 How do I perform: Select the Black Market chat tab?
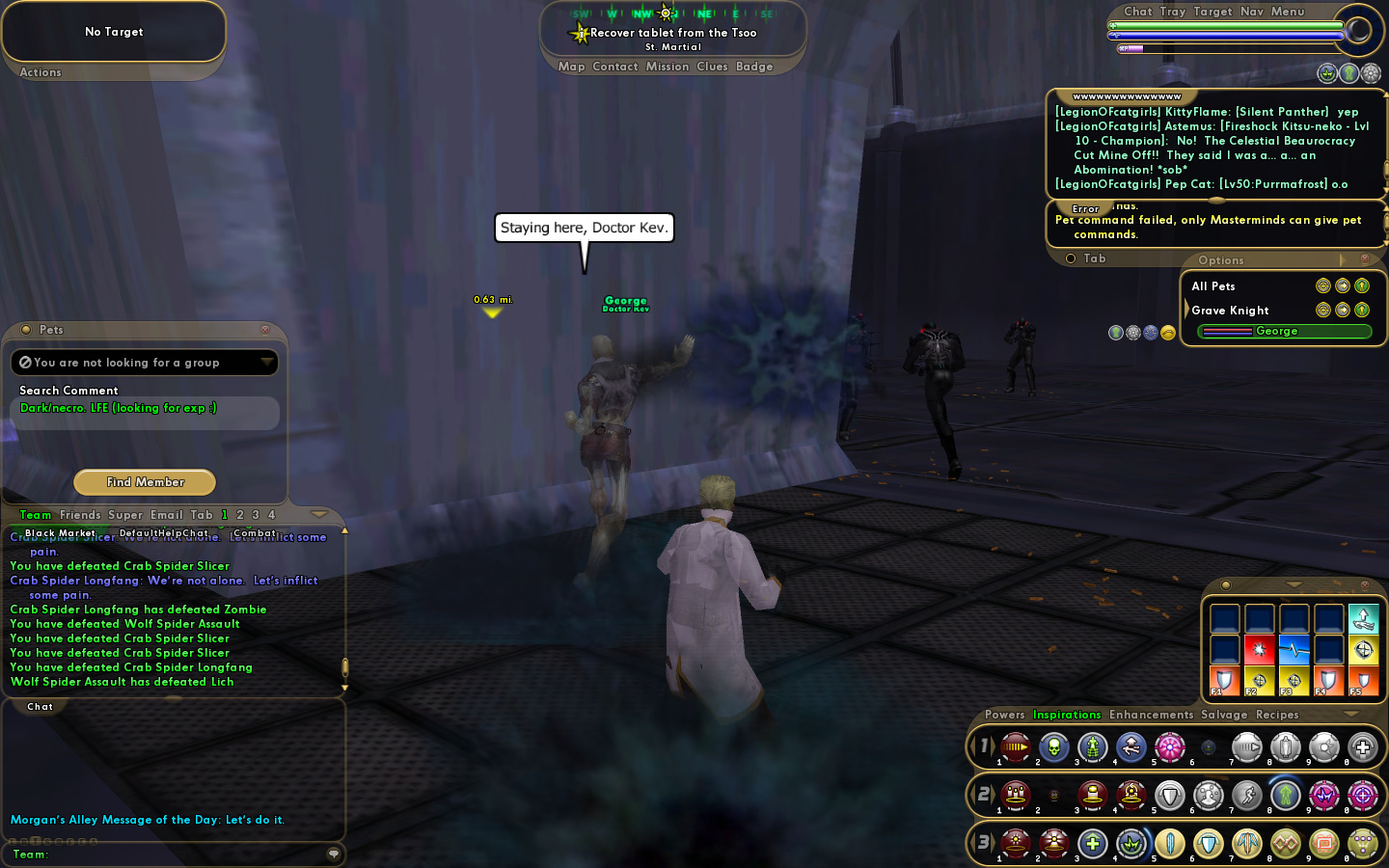(60, 533)
